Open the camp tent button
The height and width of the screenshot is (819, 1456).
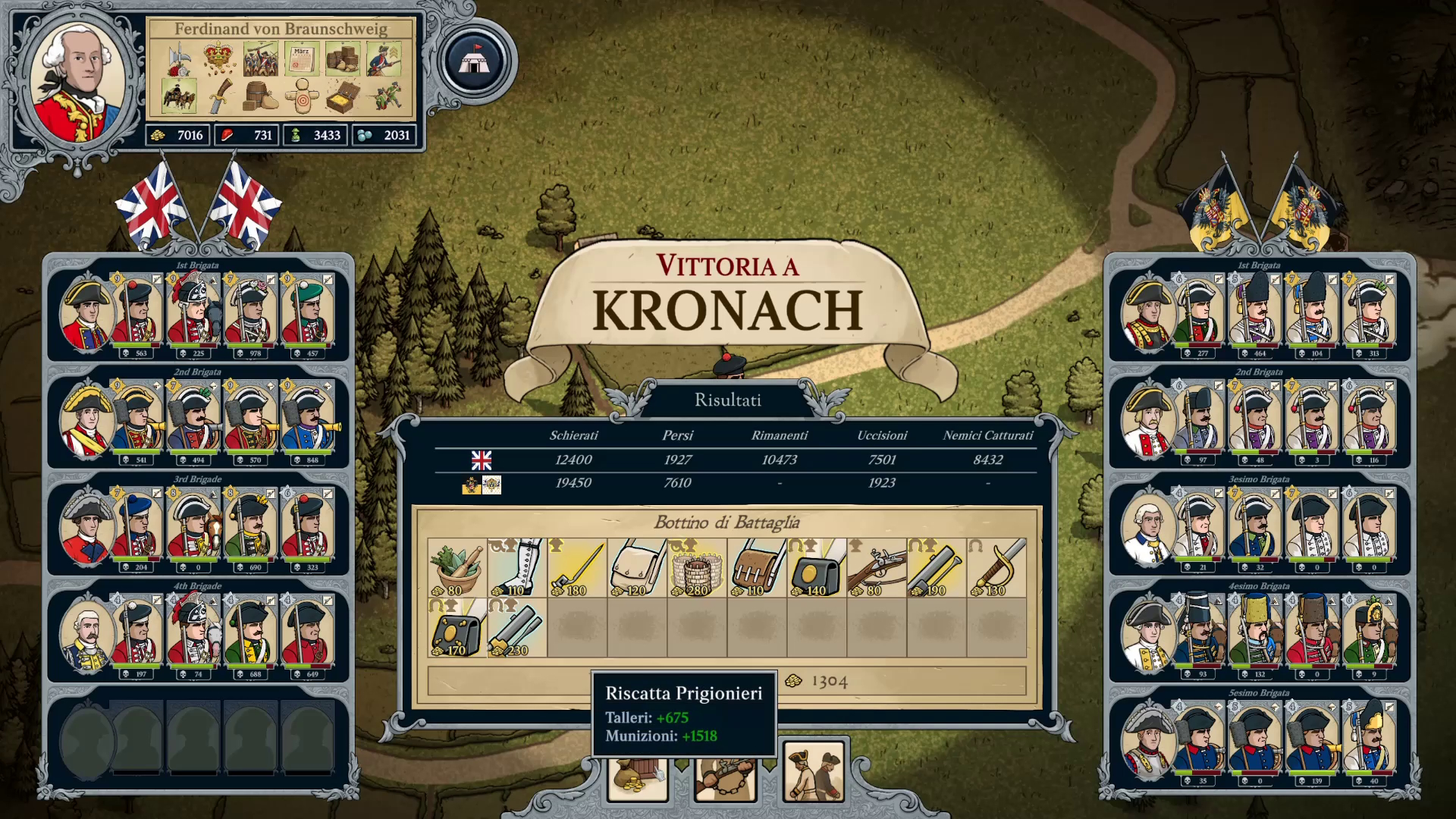[473, 61]
